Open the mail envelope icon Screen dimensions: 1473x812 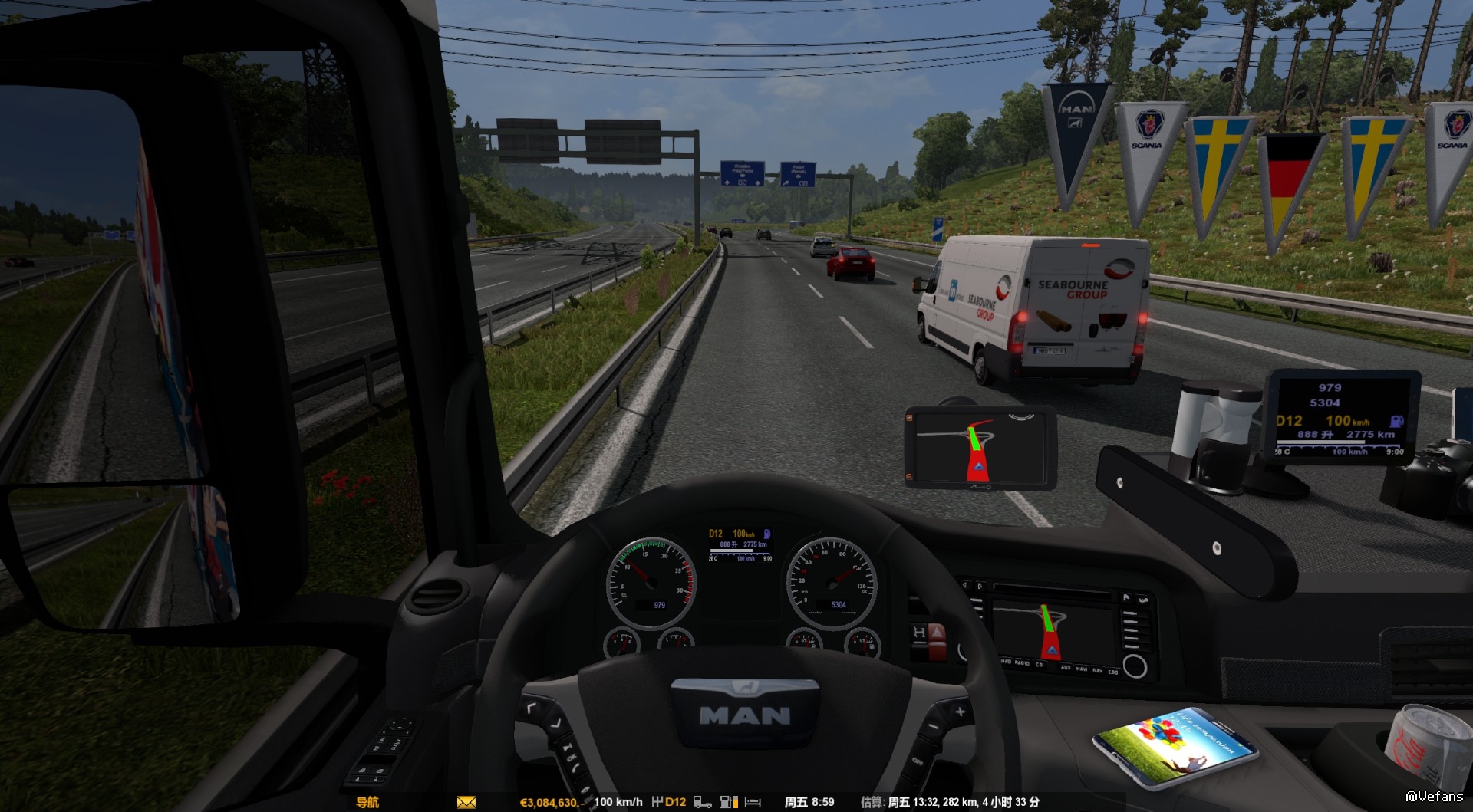466,802
